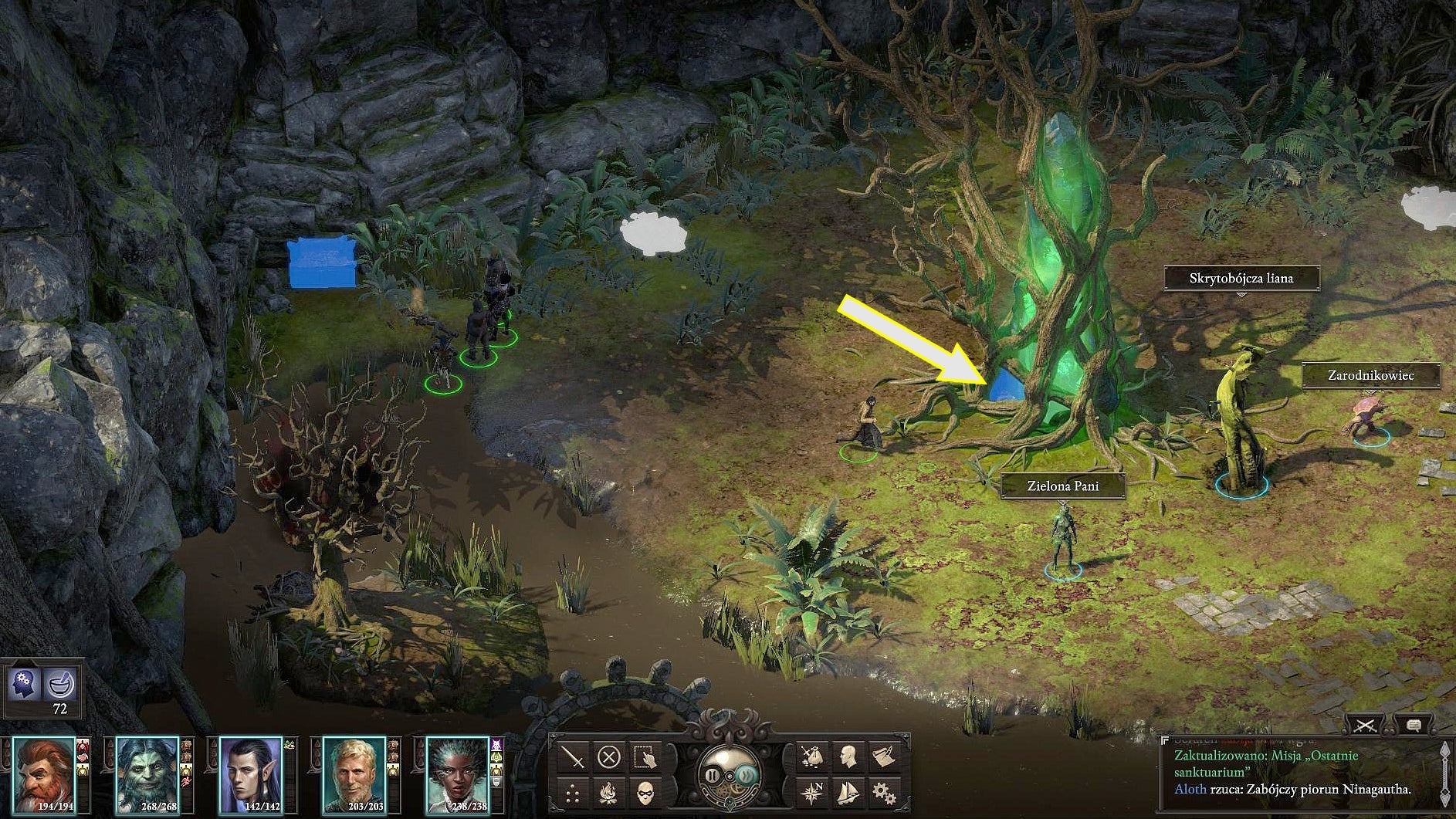Switch to the speech-bubble dialogue log tab
This screenshot has width=1456, height=819.
point(1414,726)
